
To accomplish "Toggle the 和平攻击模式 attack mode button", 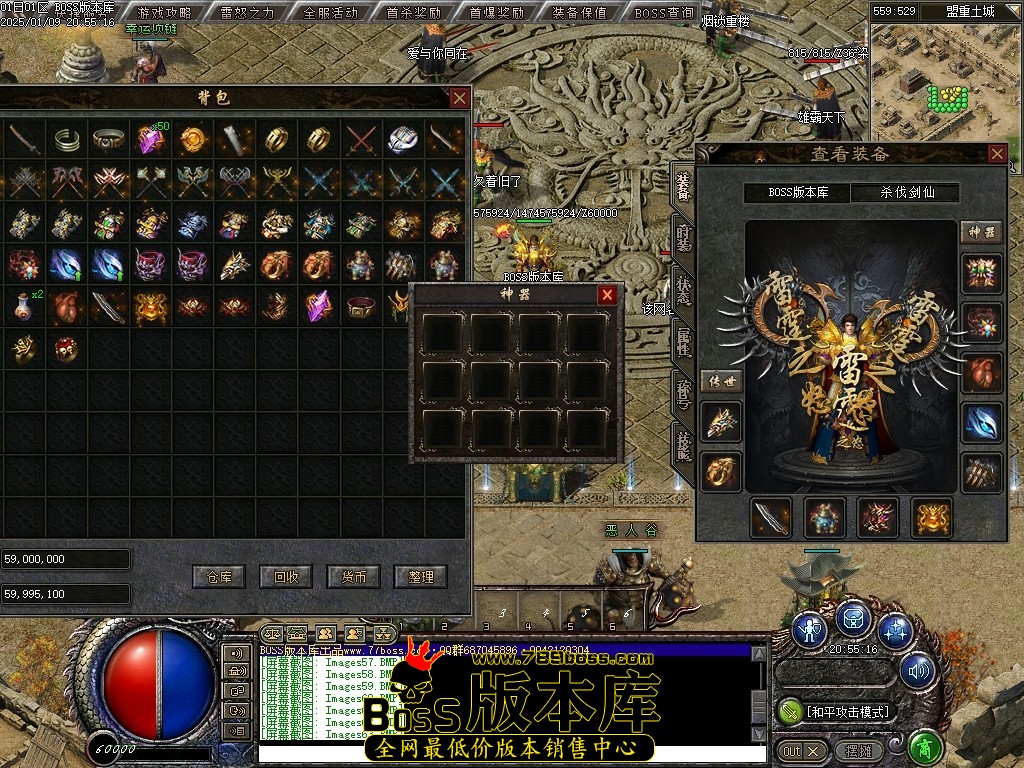I will click(837, 711).
